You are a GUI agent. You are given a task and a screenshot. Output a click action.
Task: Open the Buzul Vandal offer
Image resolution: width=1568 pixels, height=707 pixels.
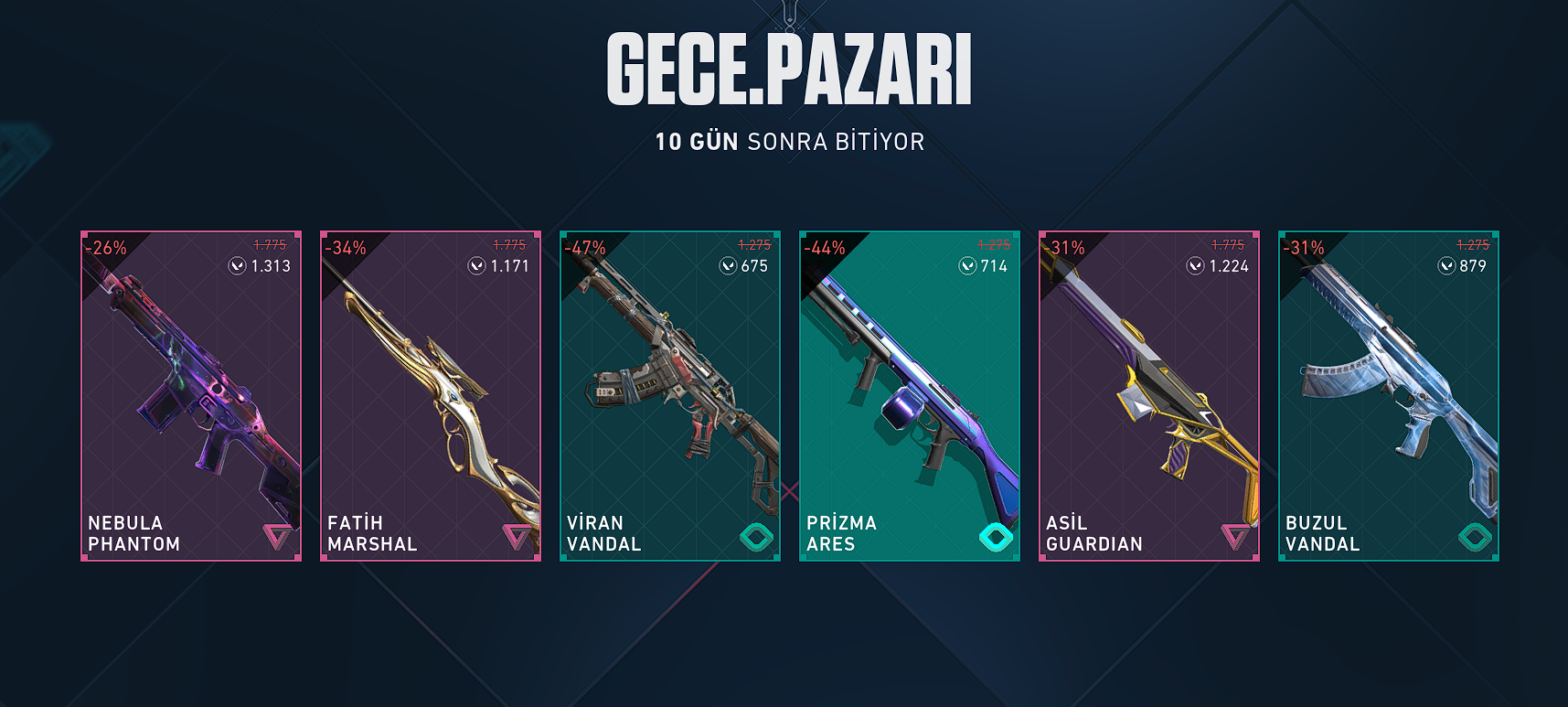[x=1389, y=395]
